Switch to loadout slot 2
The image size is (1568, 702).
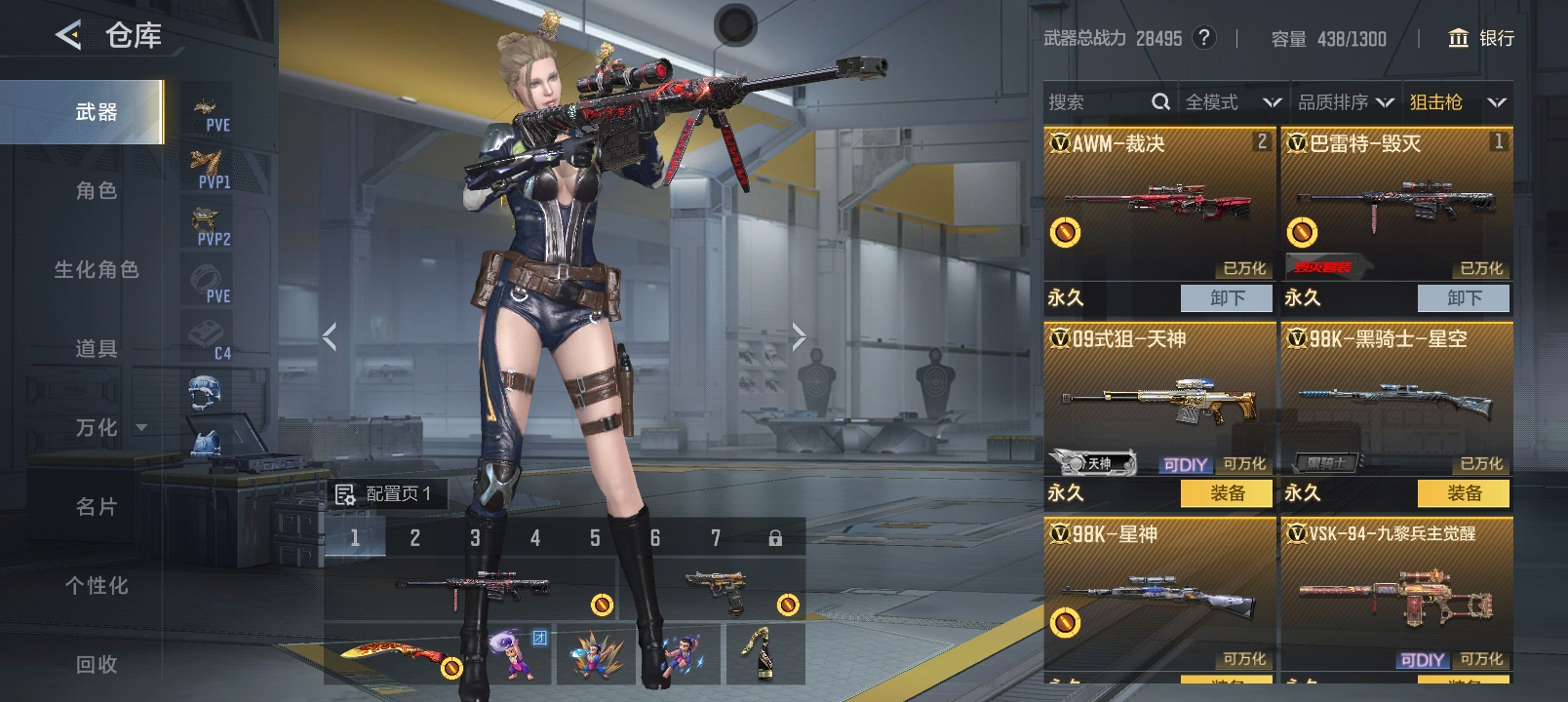tap(415, 538)
